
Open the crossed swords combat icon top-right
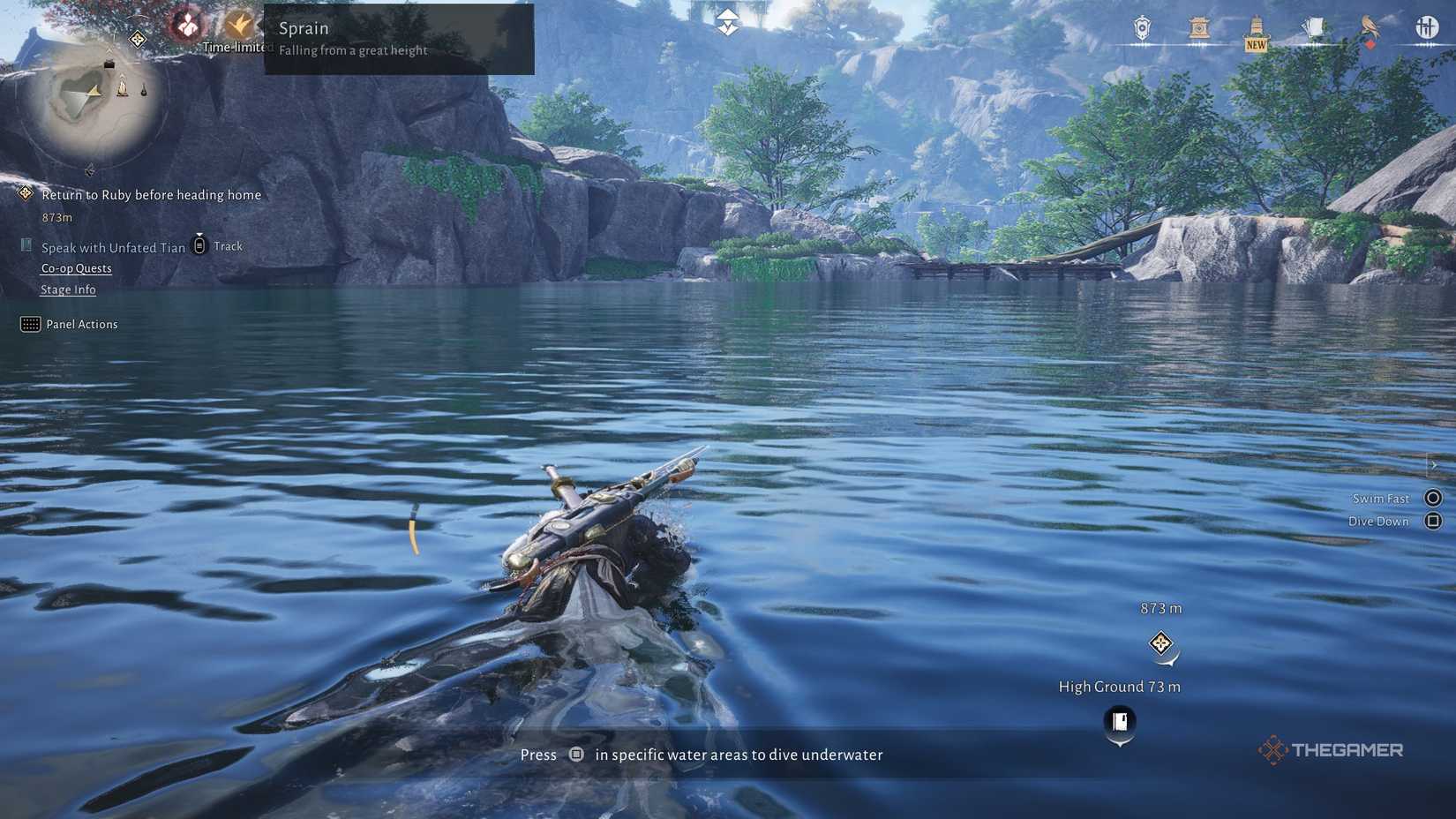[1427, 28]
